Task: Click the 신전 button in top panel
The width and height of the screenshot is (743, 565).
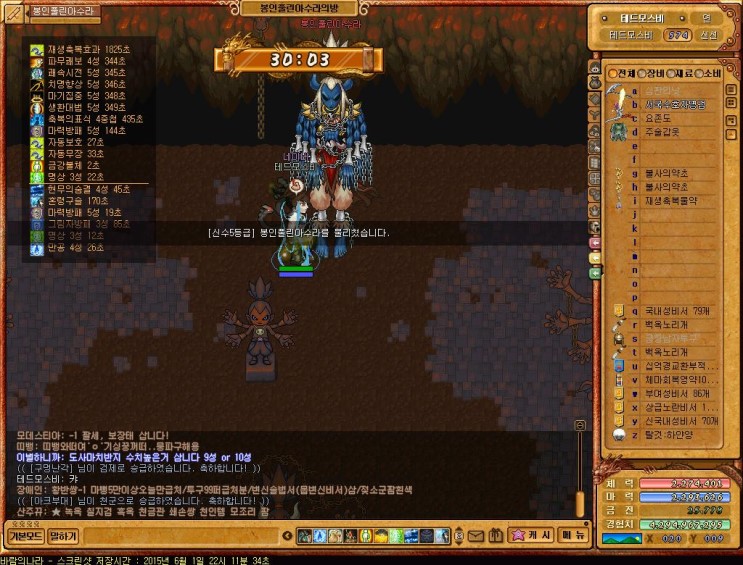Action: pyautogui.click(x=708, y=34)
